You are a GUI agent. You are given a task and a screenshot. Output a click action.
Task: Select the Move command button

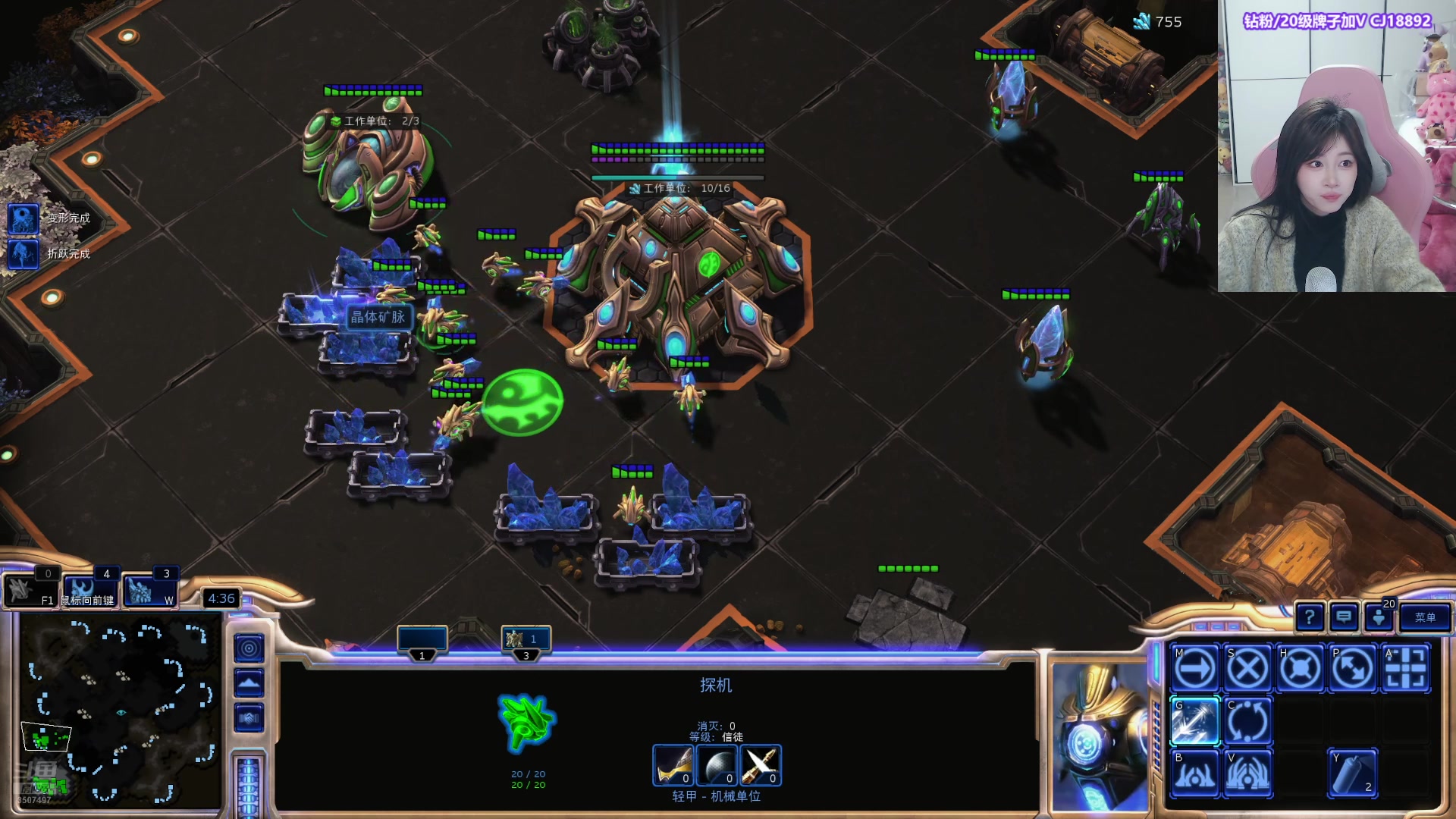coord(1196,669)
